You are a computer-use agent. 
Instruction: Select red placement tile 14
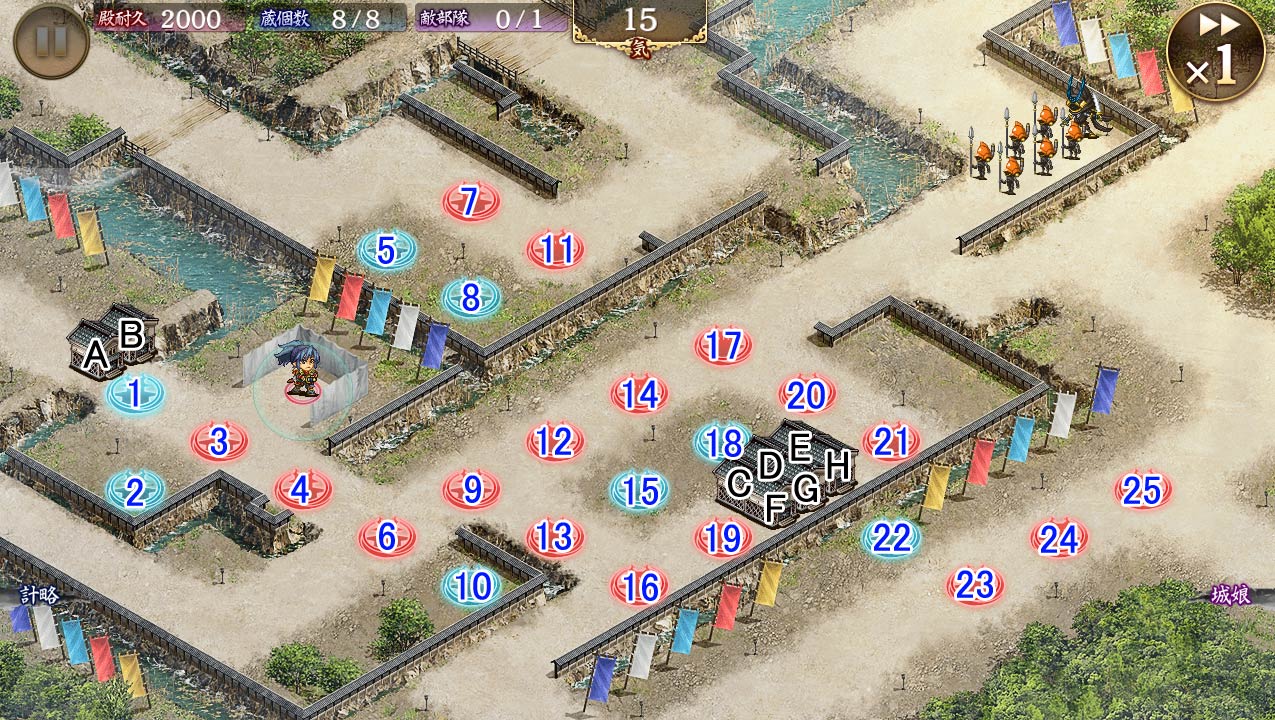click(x=639, y=394)
